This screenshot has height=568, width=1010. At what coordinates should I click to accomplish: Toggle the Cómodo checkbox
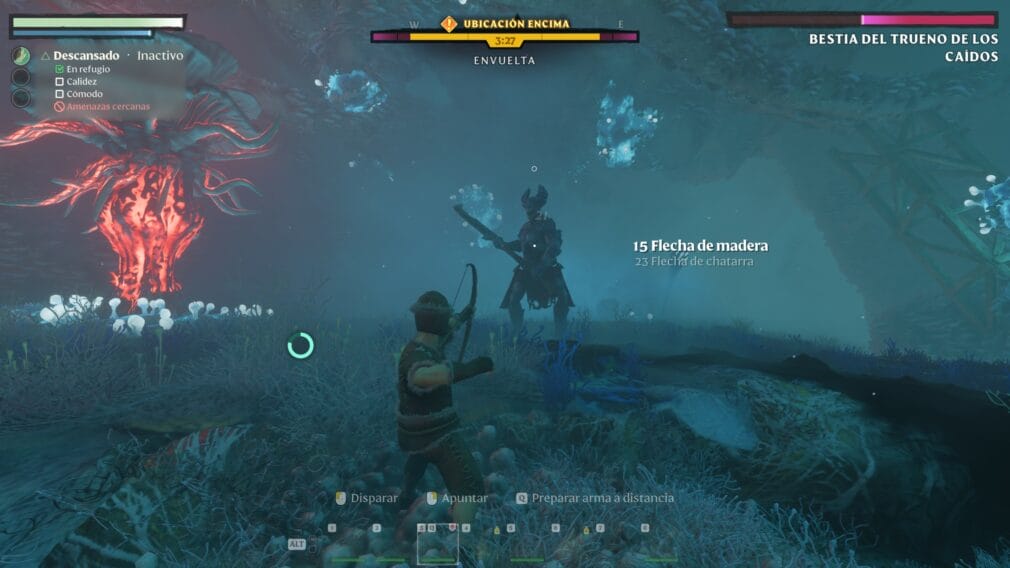pos(59,94)
